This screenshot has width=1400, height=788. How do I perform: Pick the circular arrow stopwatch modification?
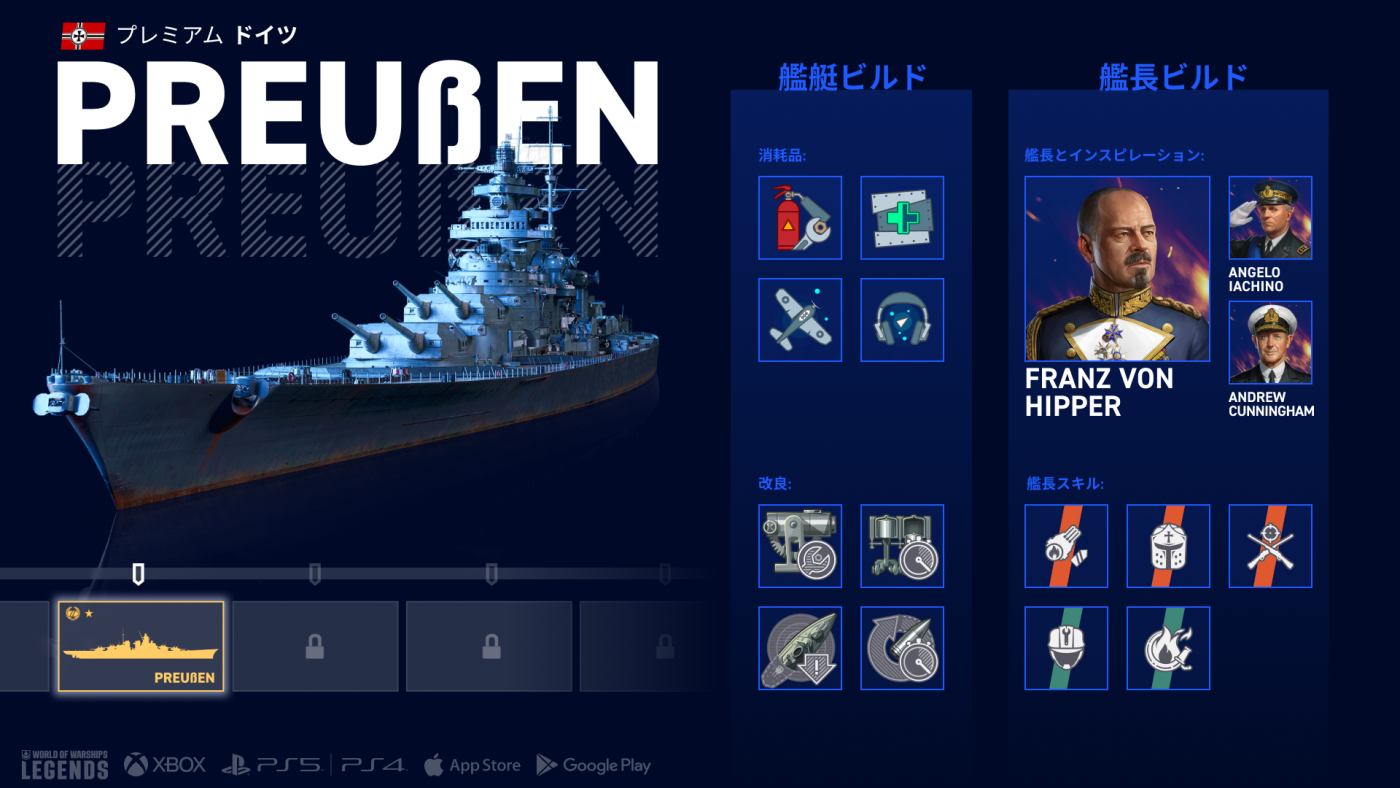tap(902, 648)
